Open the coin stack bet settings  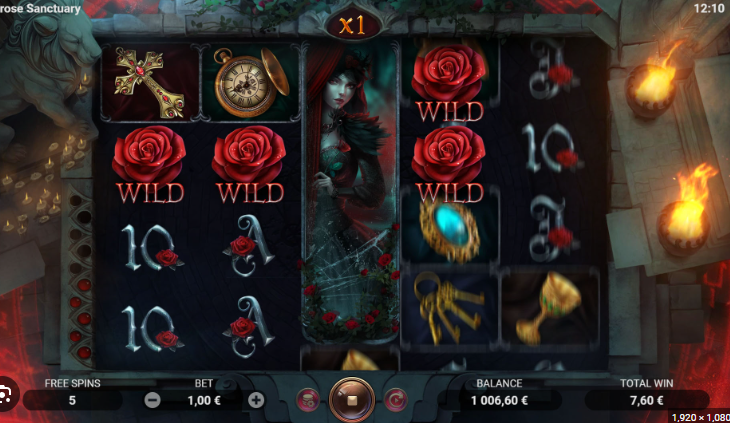point(308,400)
